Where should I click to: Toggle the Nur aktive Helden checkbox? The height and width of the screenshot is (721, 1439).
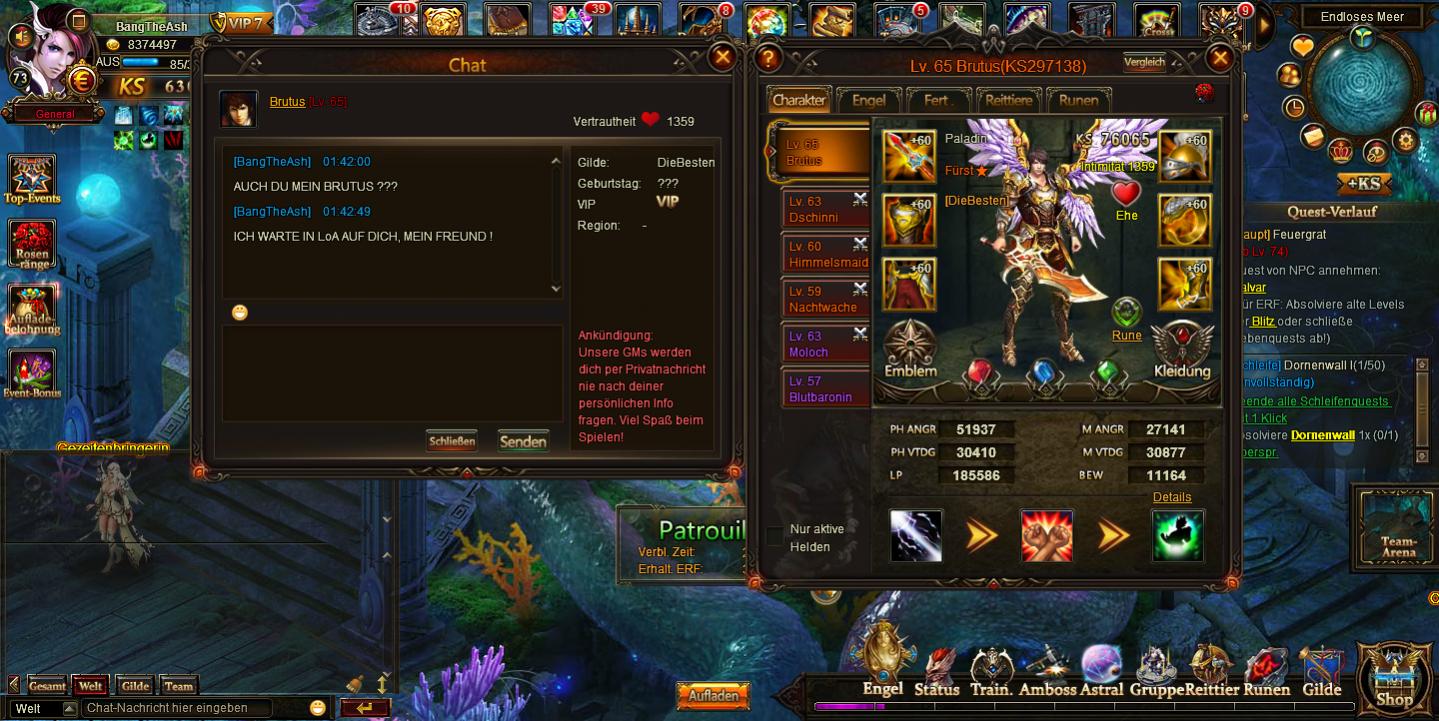(x=775, y=537)
